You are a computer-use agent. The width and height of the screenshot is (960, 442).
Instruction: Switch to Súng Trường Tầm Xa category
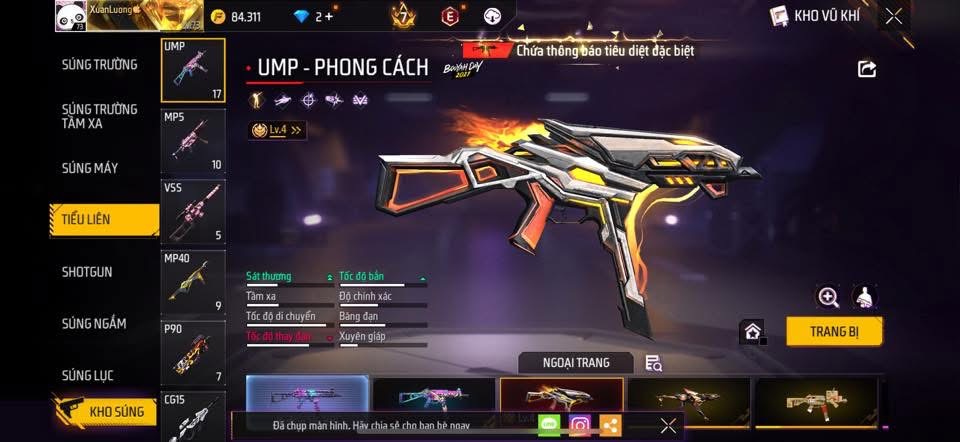click(99, 116)
